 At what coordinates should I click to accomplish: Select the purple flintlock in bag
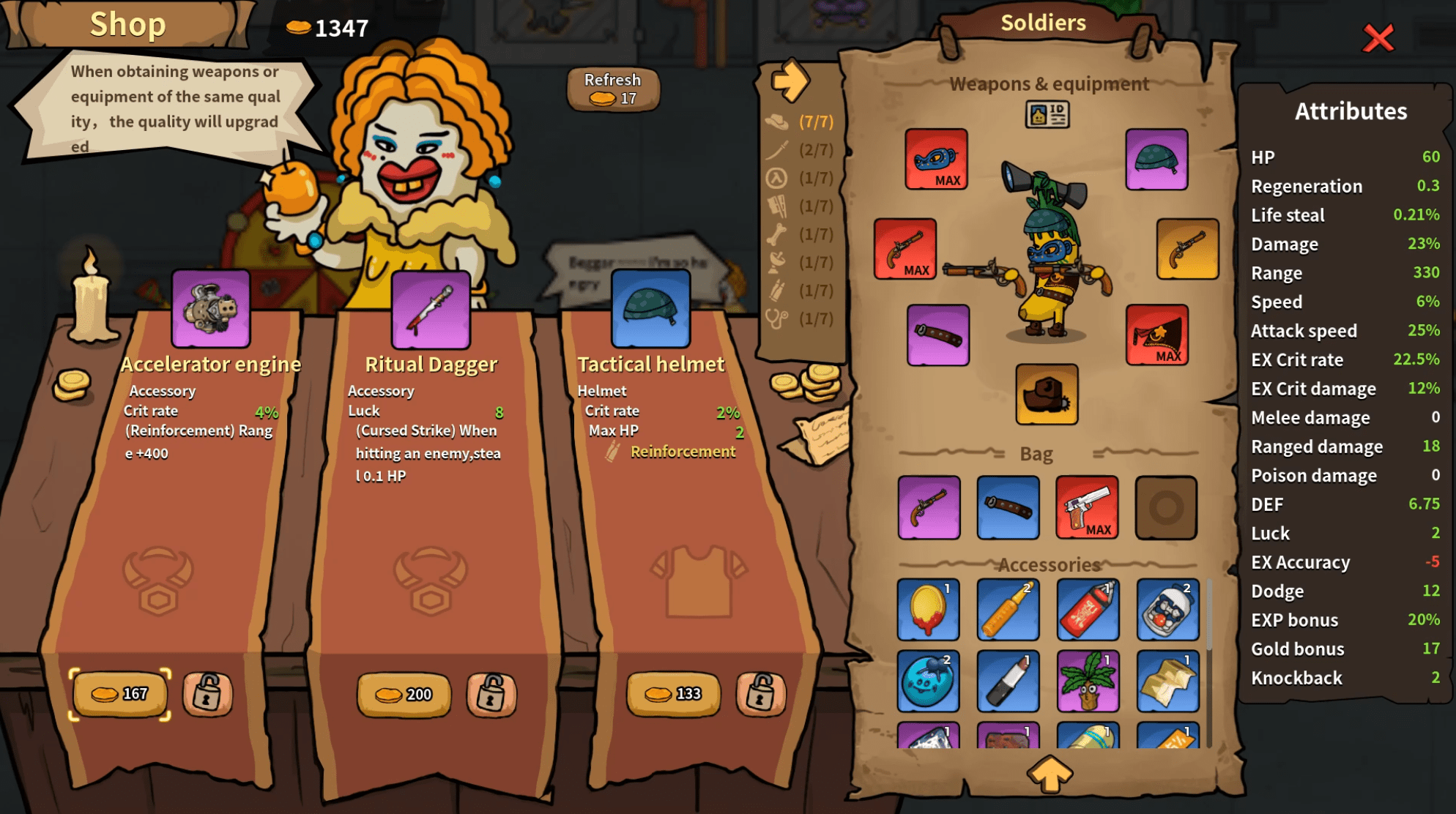(929, 507)
